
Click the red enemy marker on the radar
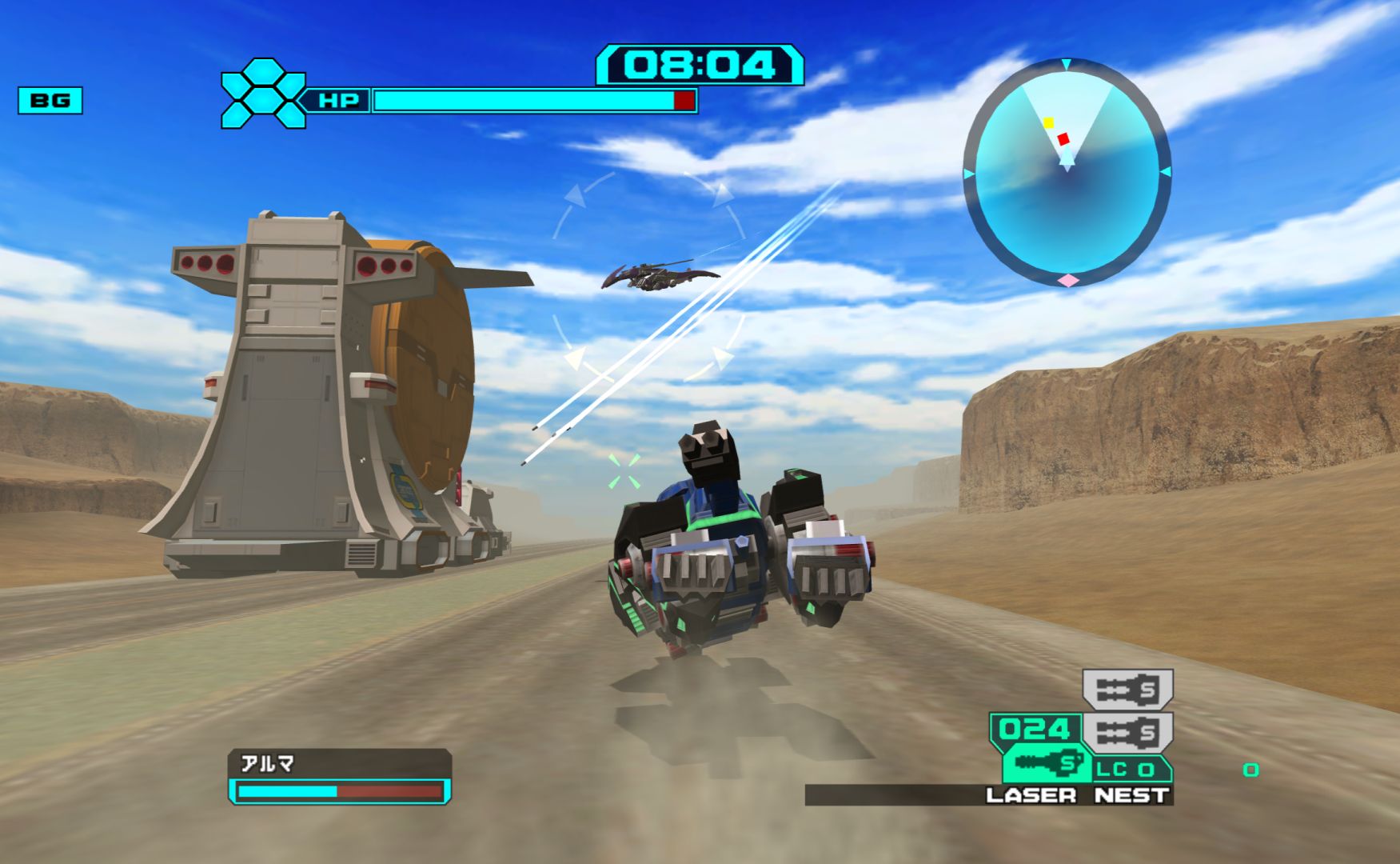click(x=1063, y=139)
